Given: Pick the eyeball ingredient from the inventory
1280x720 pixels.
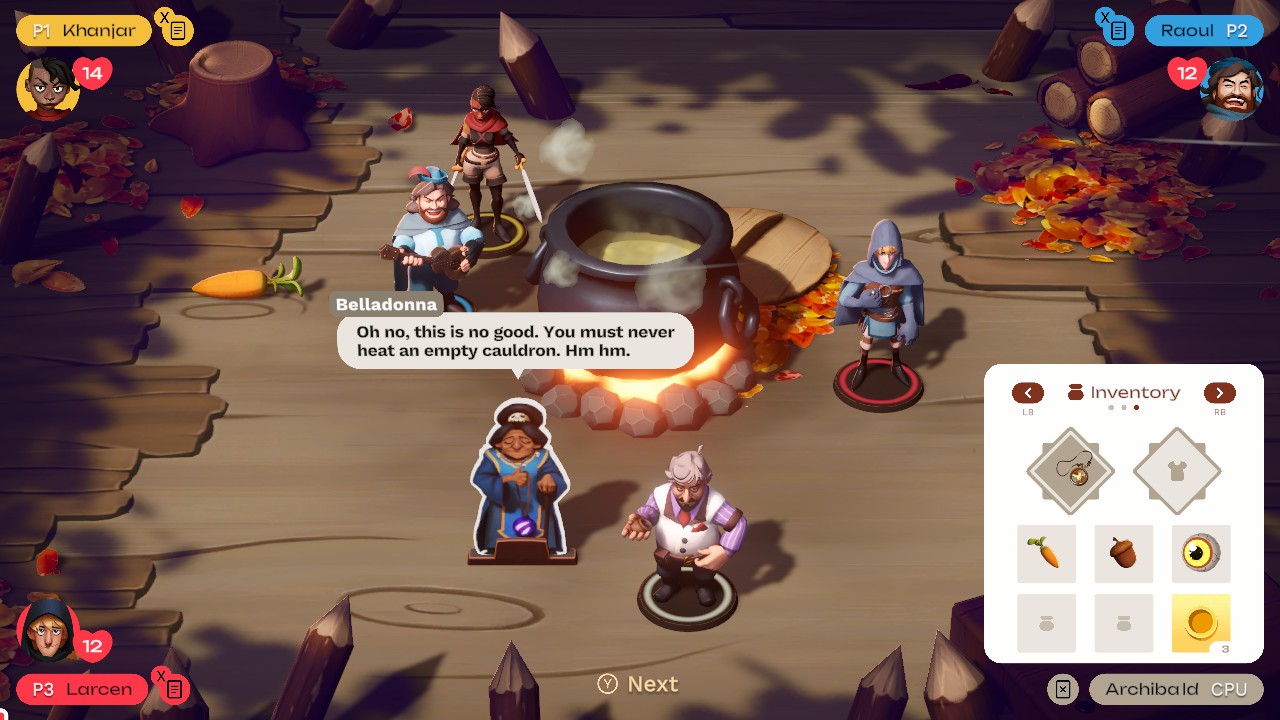Looking at the screenshot, I should point(1200,553).
